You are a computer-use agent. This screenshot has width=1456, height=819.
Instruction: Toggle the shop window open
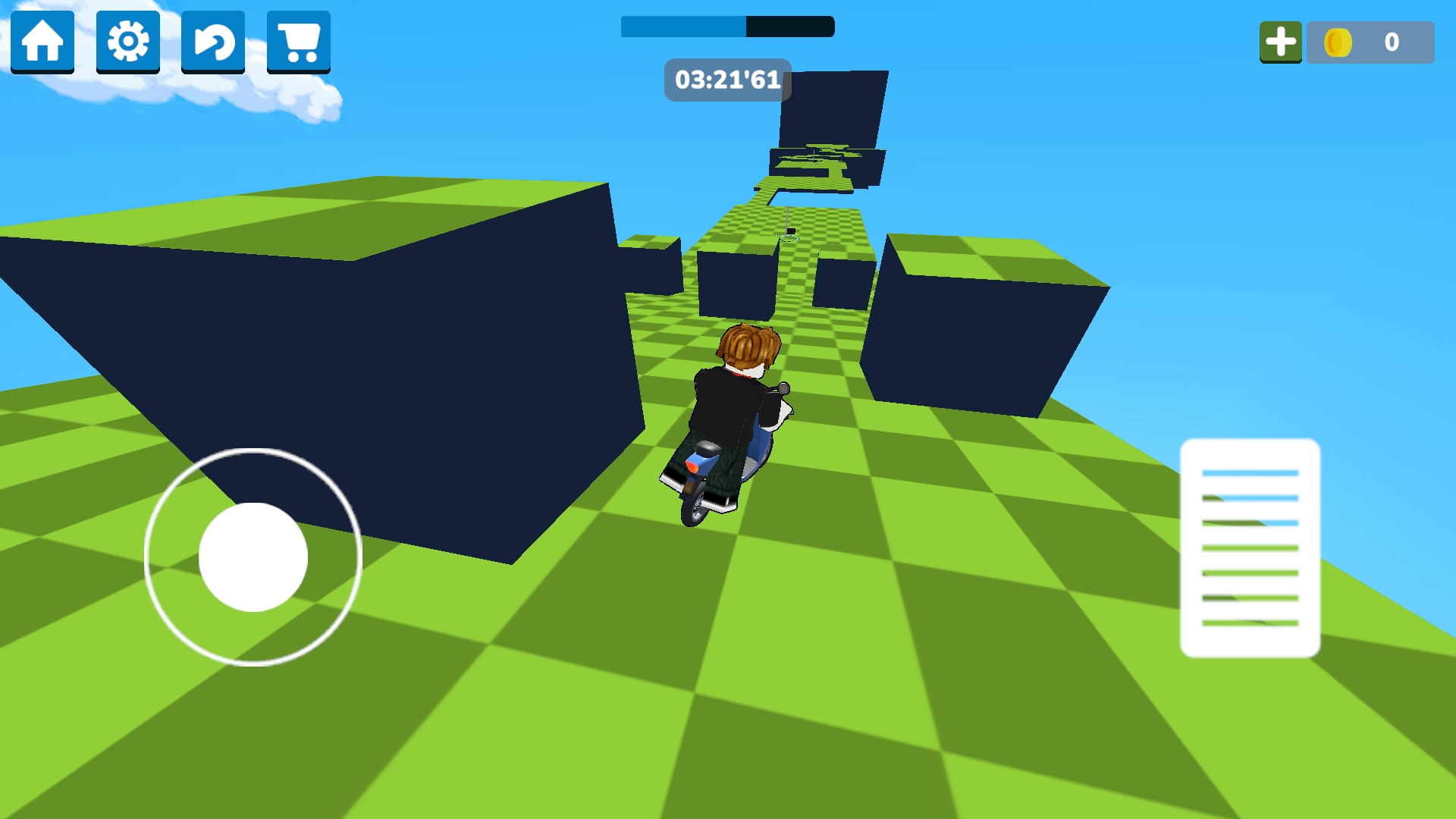coord(298,42)
